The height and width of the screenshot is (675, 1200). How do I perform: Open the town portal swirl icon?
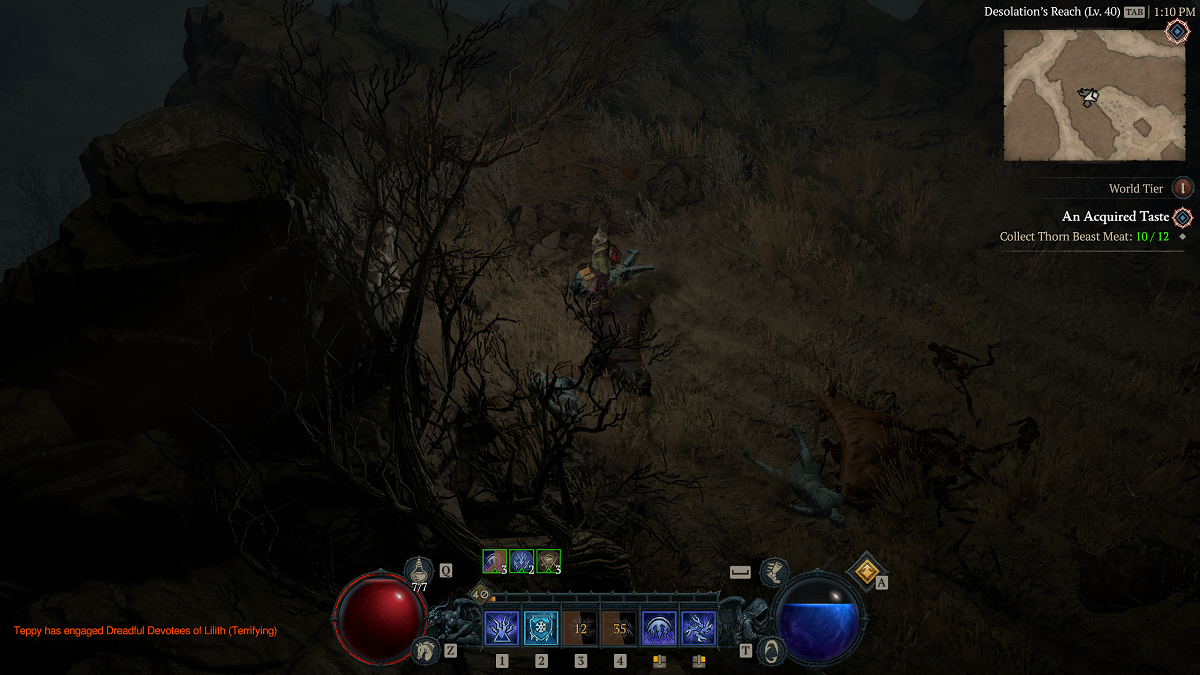[x=771, y=650]
